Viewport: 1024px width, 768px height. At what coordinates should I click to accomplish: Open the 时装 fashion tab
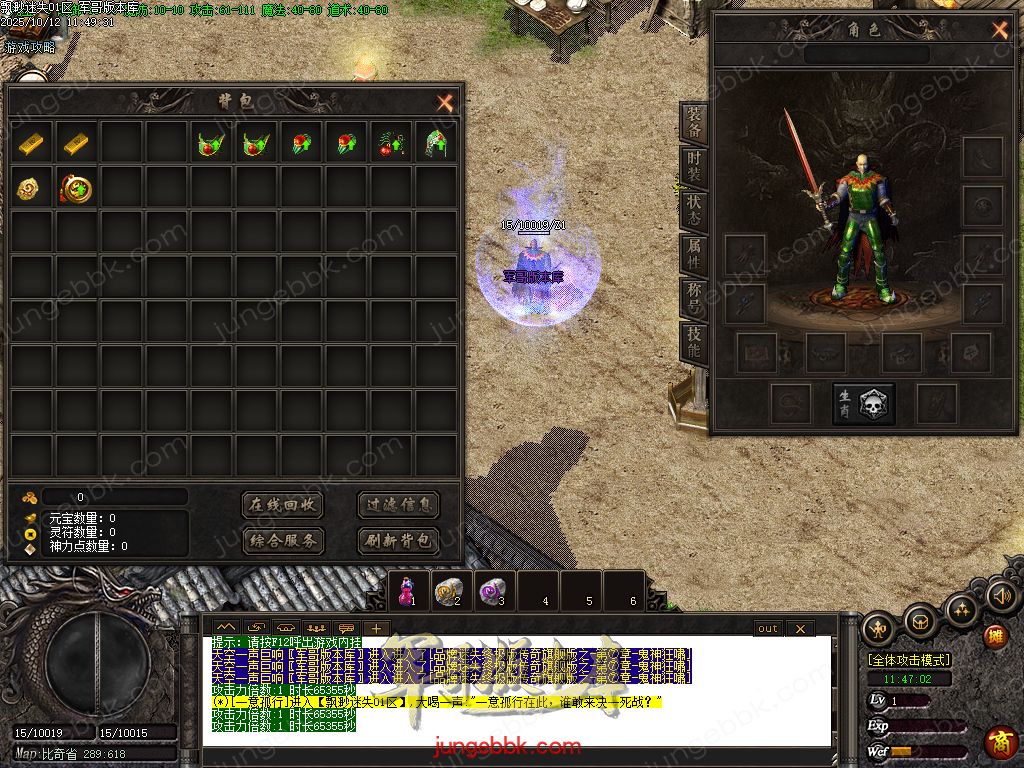pyautogui.click(x=694, y=167)
